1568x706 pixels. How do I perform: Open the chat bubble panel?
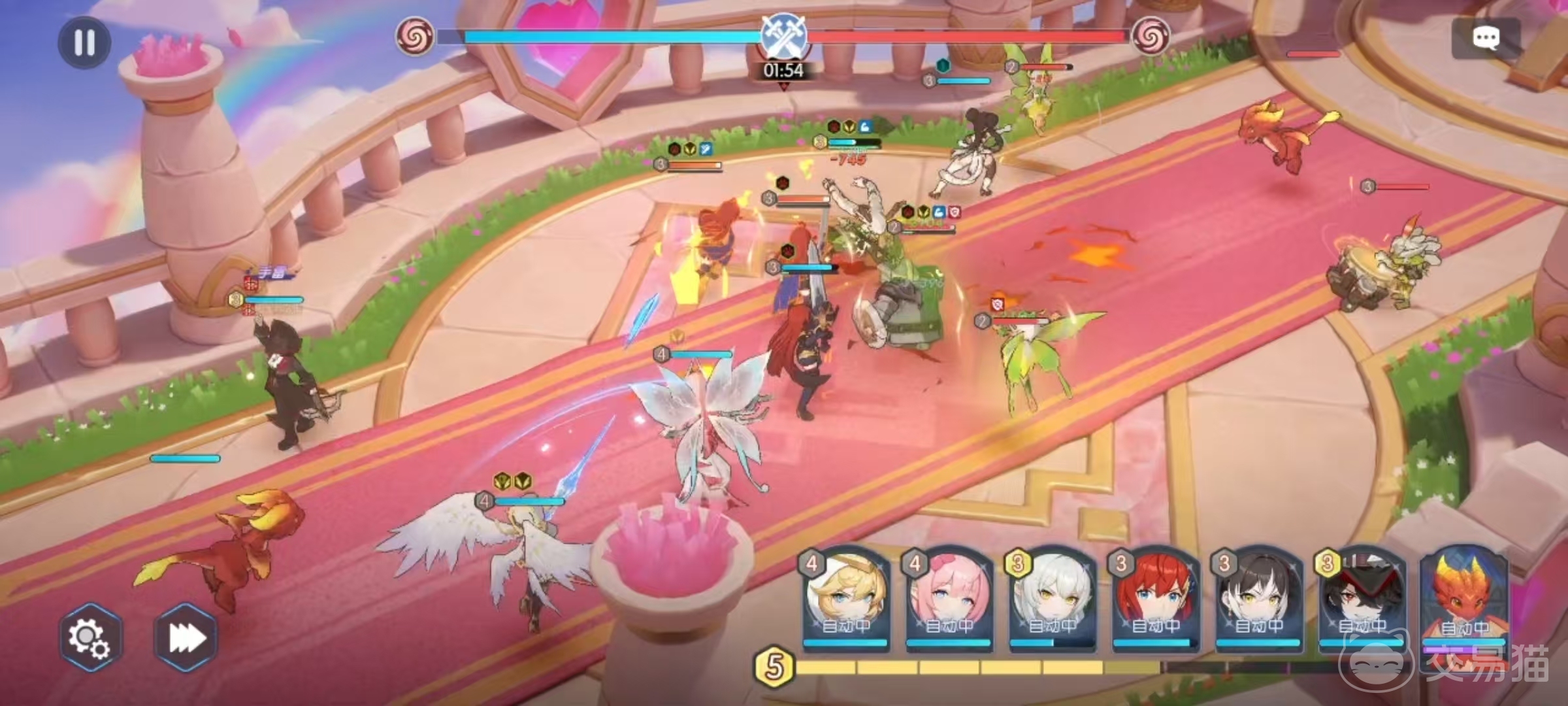click(x=1486, y=38)
